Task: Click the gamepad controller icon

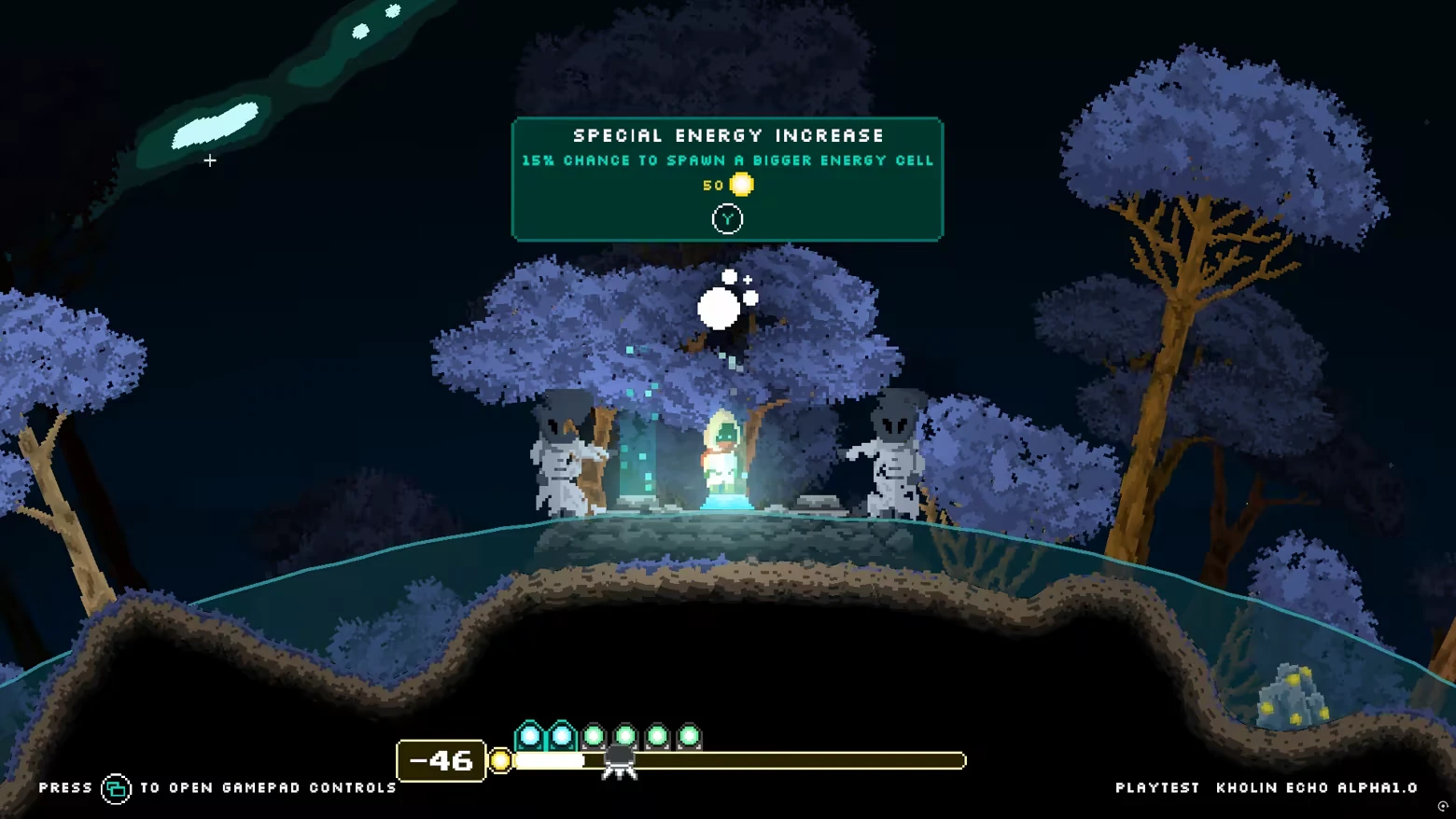Action: pos(116,787)
